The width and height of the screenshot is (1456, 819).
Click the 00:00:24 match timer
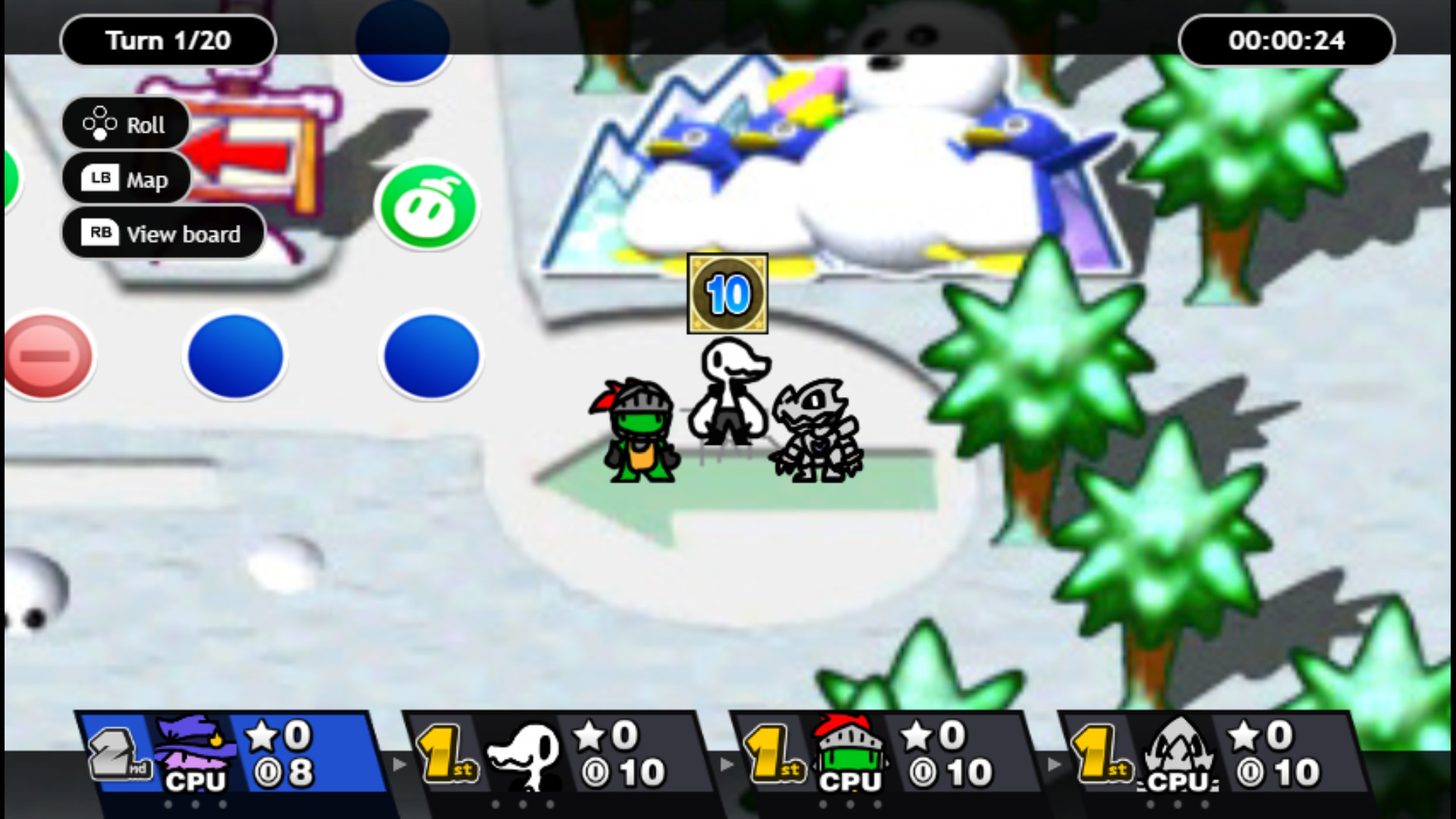click(x=1286, y=42)
